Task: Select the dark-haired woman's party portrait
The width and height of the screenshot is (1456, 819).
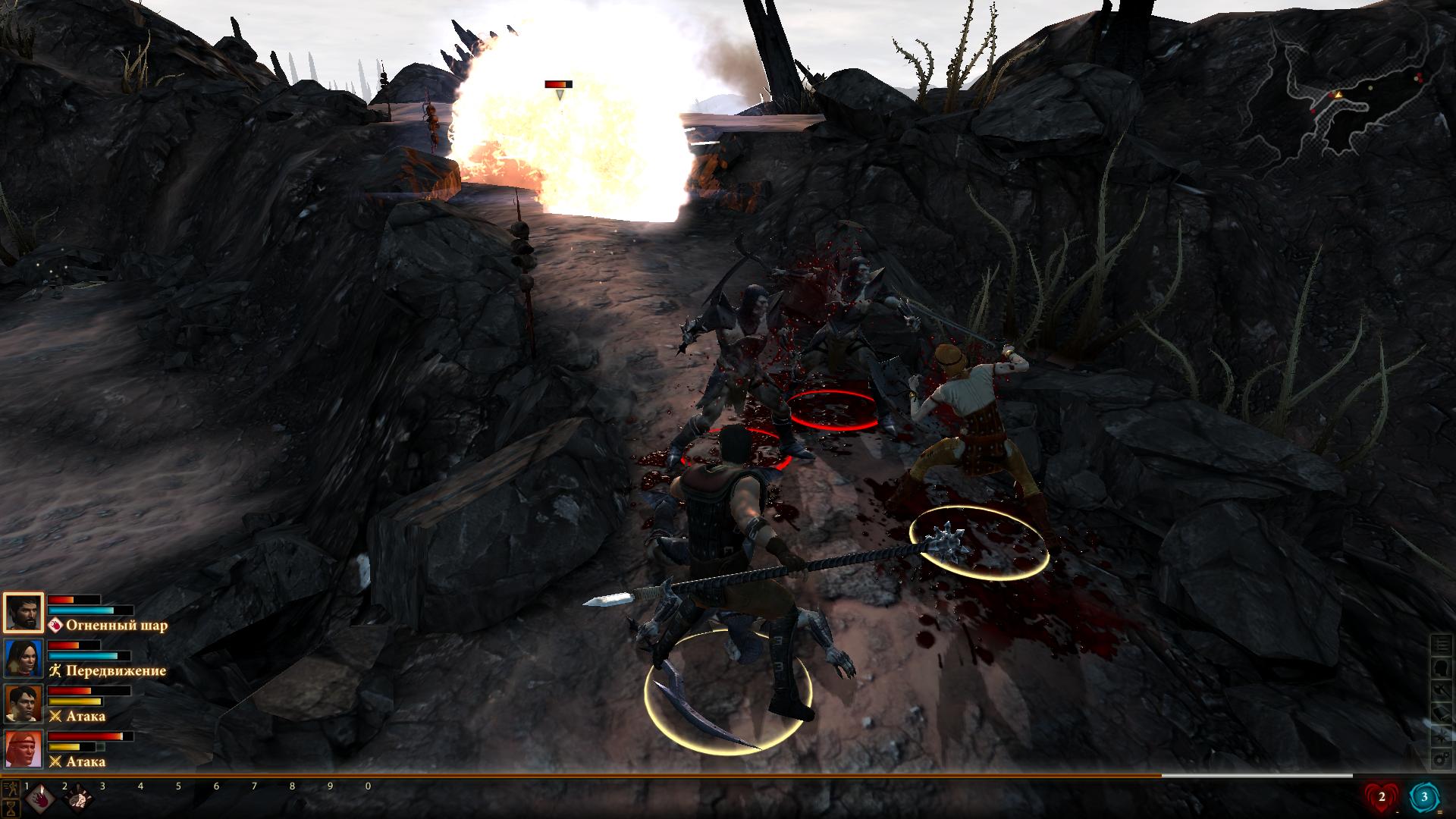Action: [24, 658]
